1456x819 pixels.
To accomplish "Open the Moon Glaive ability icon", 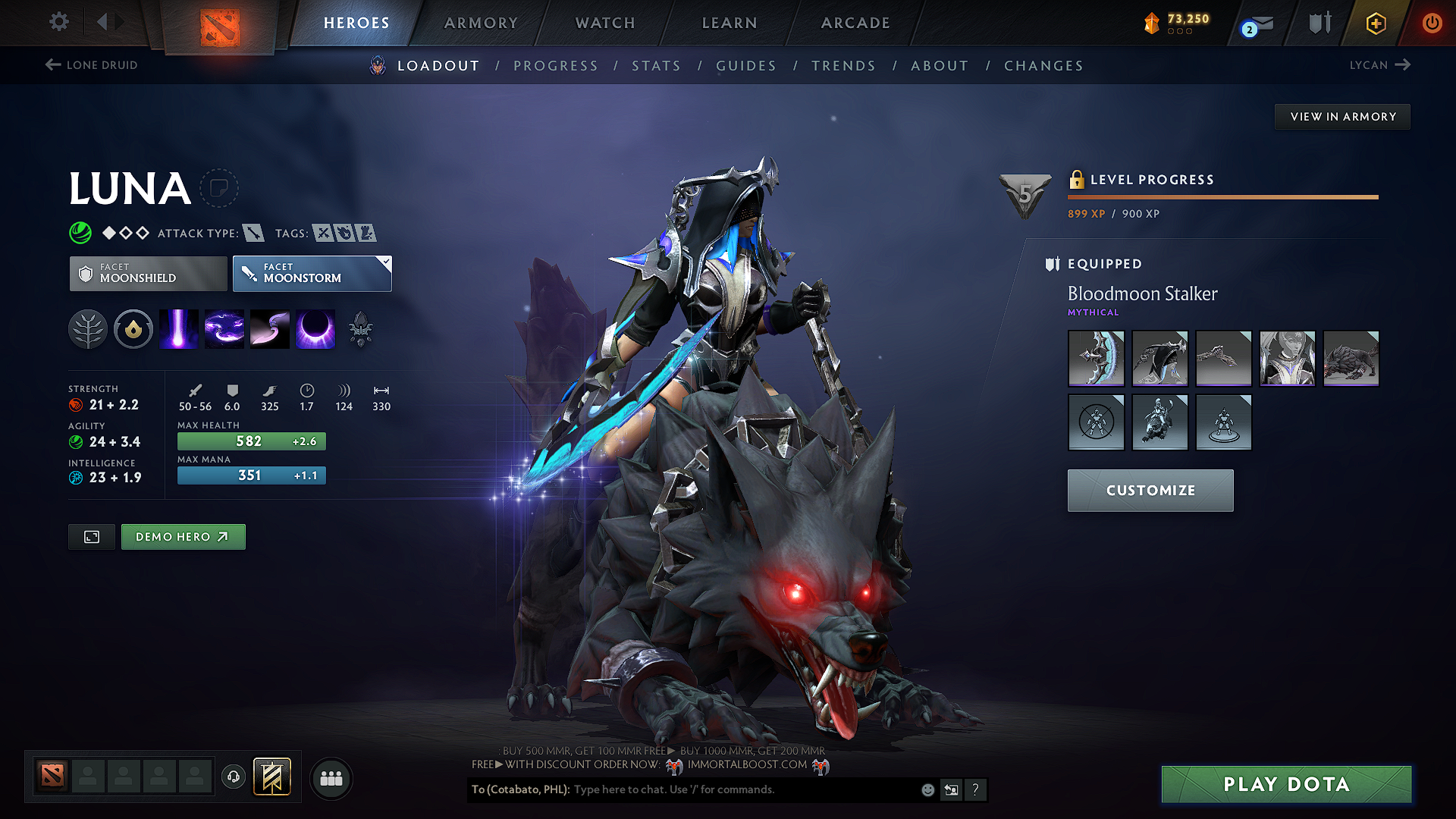I will 269,328.
